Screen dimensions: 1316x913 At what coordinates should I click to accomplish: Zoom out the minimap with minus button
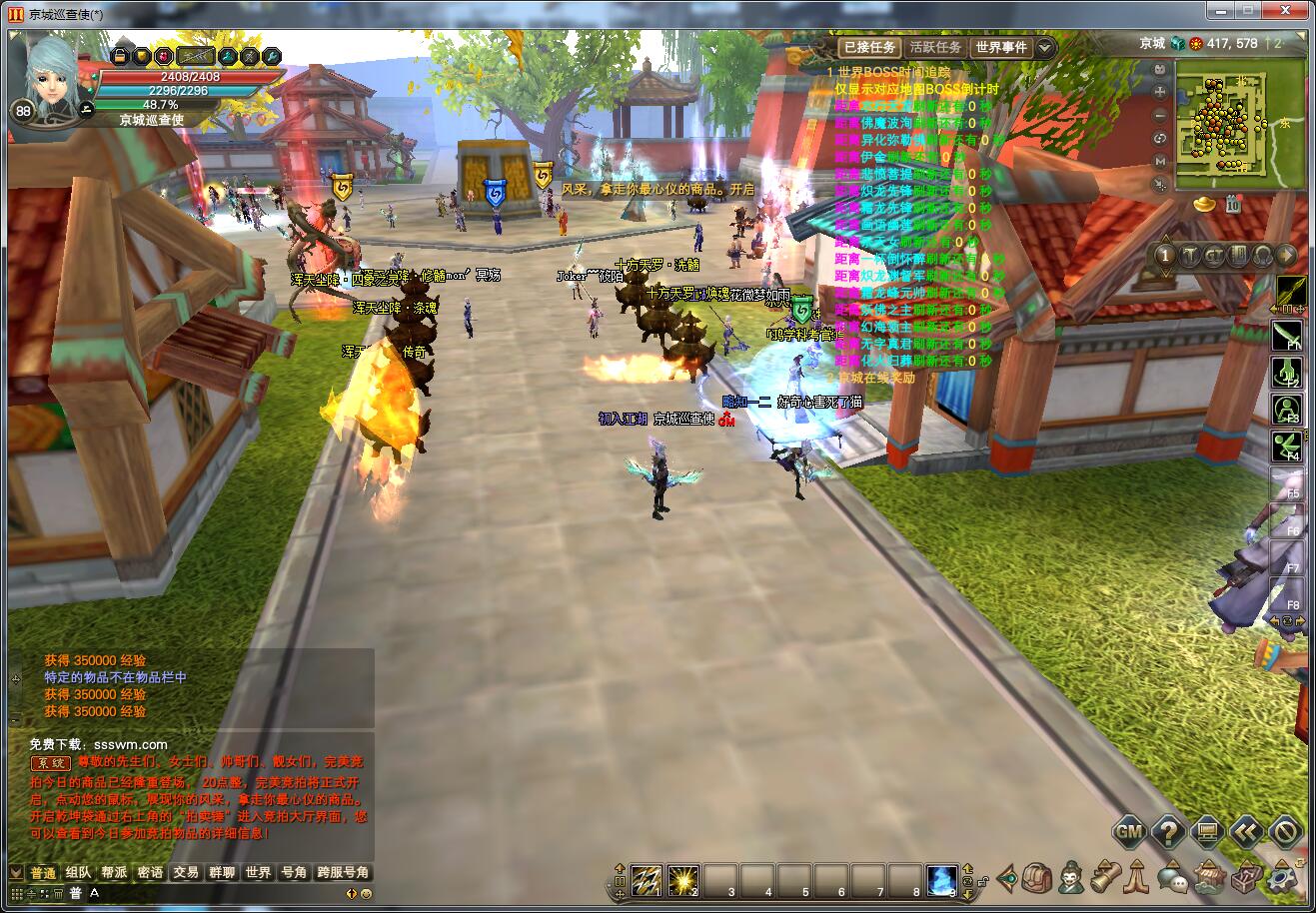pyautogui.click(x=1160, y=115)
